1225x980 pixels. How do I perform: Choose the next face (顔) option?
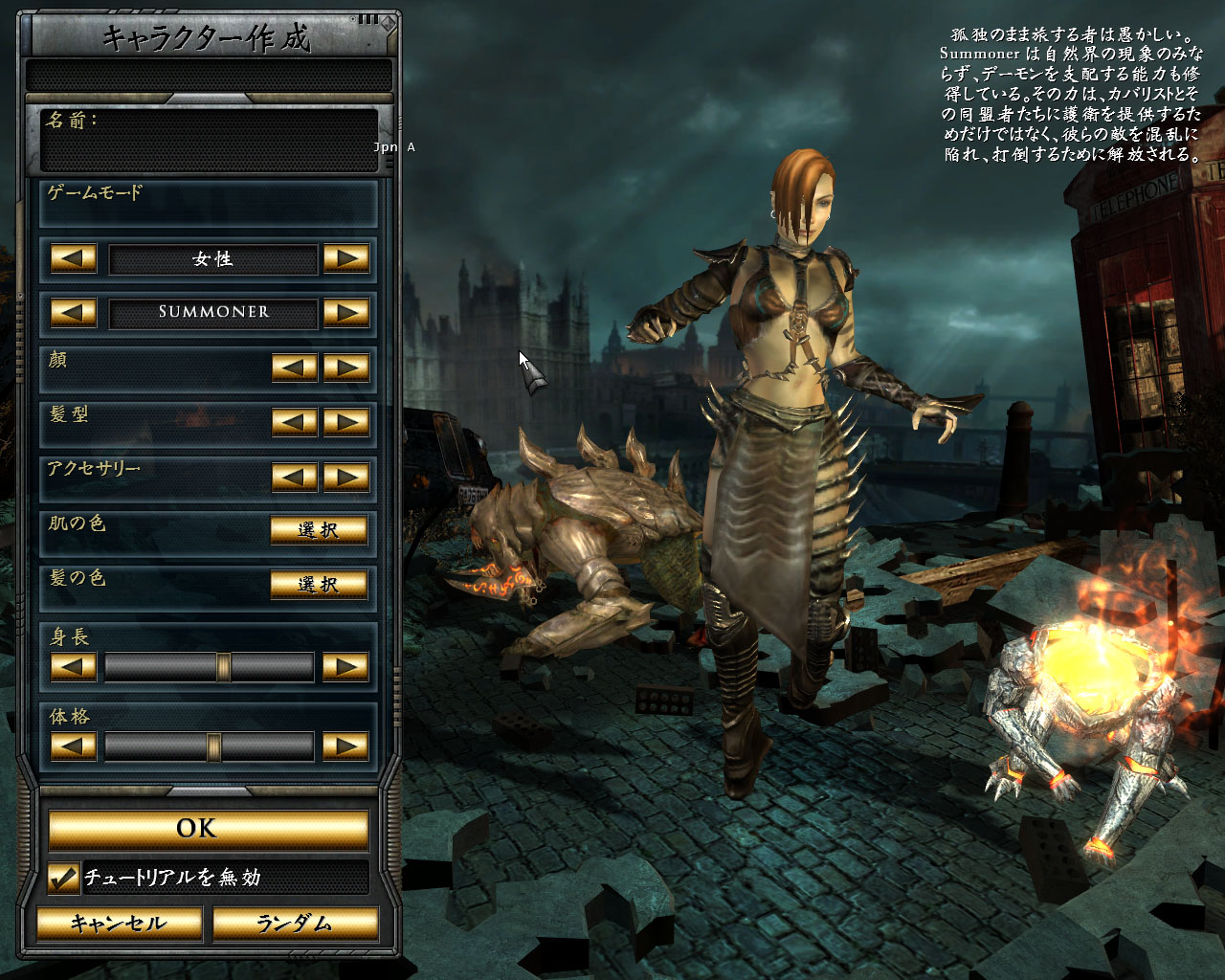pos(346,367)
